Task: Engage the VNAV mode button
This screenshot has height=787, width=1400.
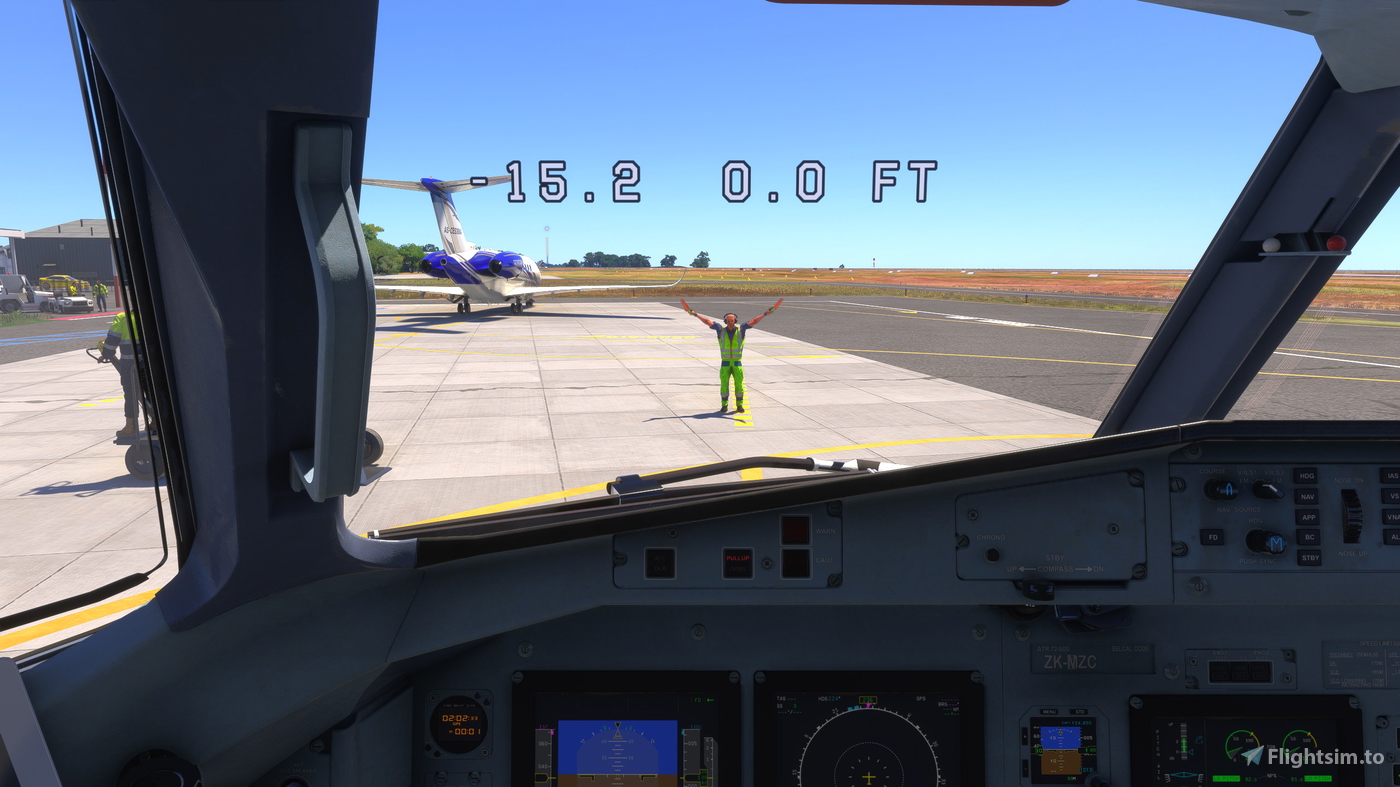Action: [x=1393, y=517]
